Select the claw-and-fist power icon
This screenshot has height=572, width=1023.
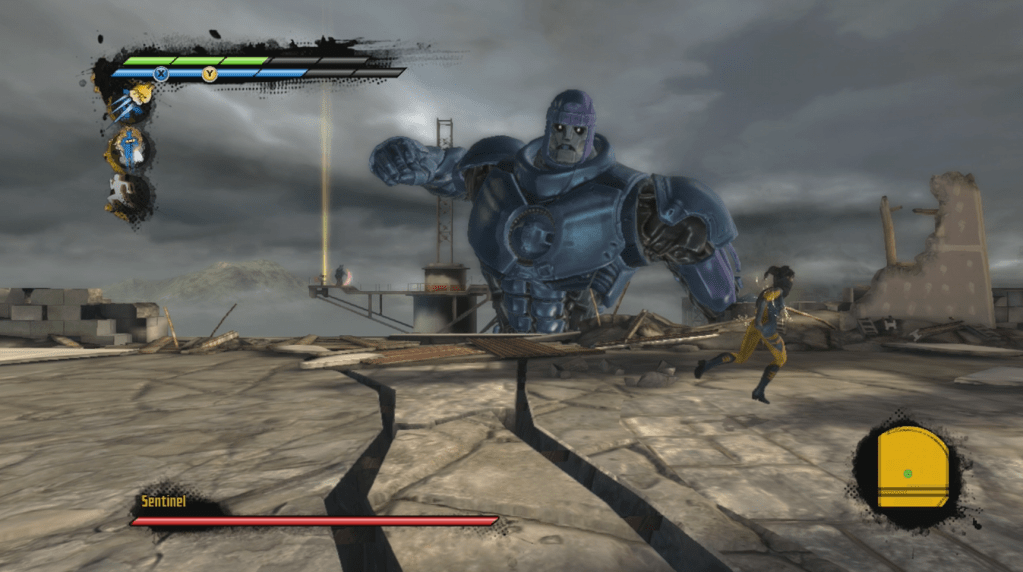131,103
